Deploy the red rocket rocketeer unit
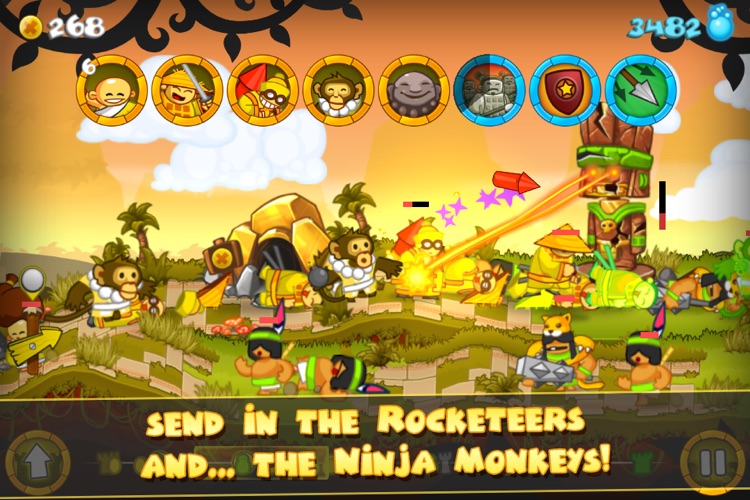Viewport: 750px width, 500px height. pyautogui.click(x=263, y=90)
